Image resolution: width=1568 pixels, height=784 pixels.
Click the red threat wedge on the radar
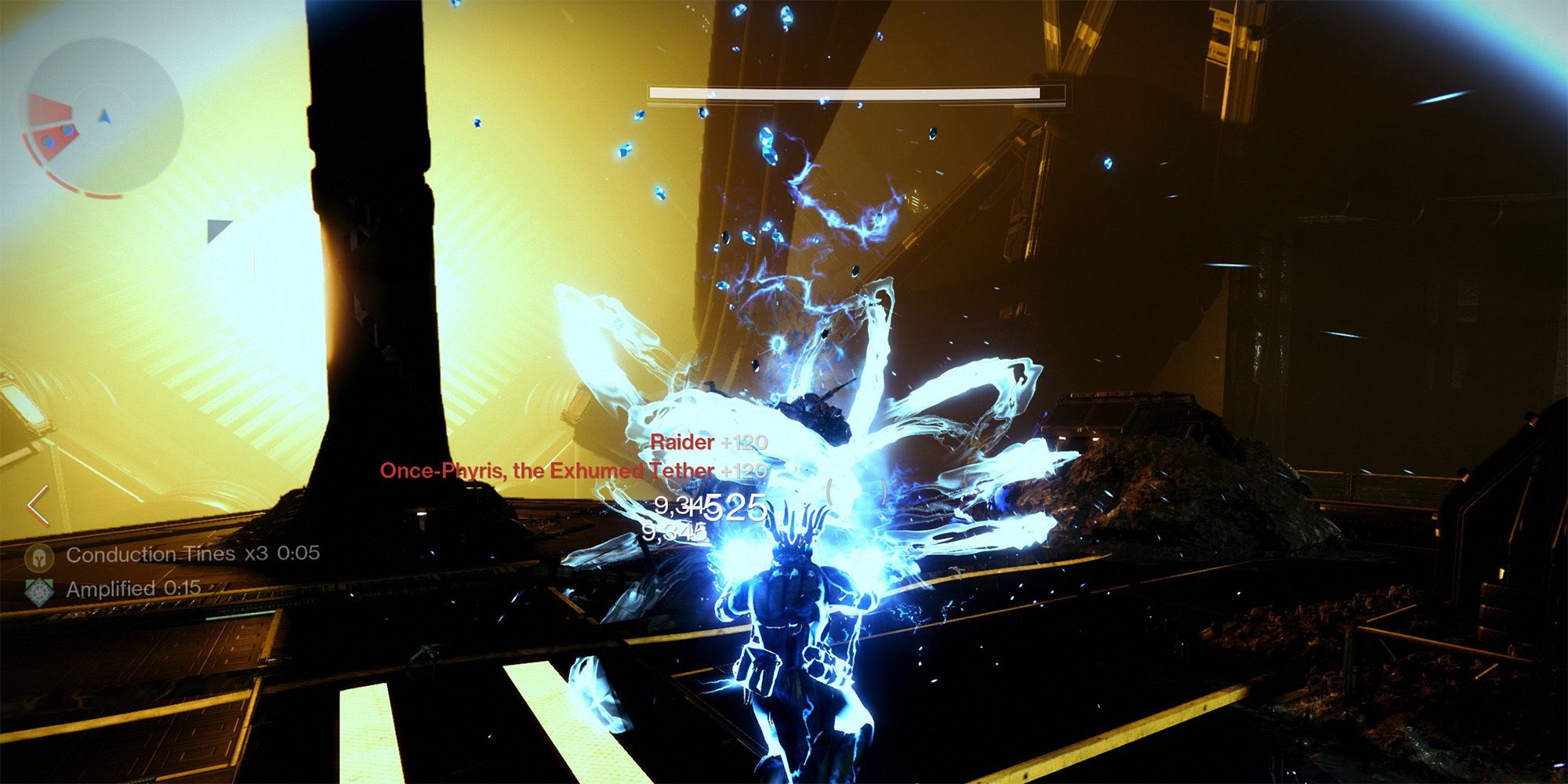click(x=49, y=107)
